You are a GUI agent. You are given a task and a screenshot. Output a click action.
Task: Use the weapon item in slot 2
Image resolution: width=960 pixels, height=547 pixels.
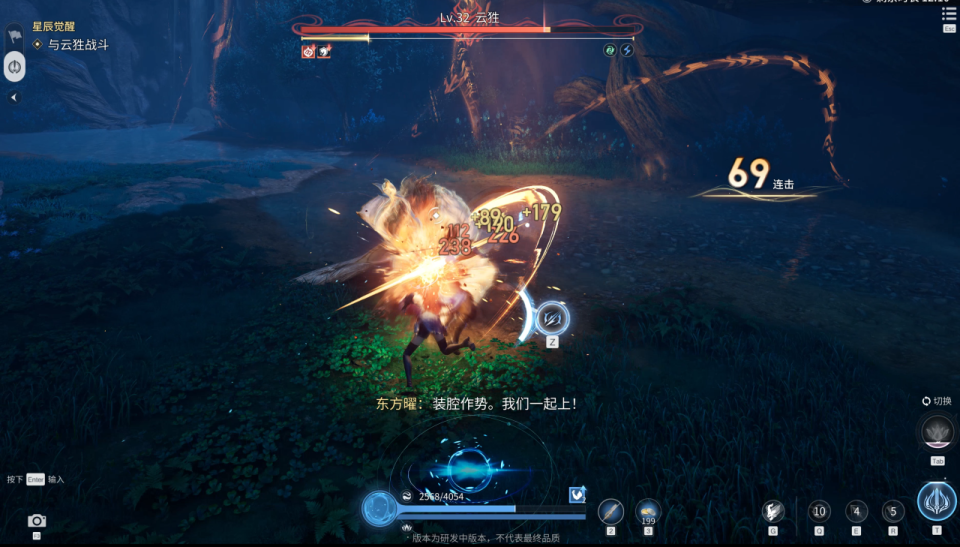click(611, 511)
